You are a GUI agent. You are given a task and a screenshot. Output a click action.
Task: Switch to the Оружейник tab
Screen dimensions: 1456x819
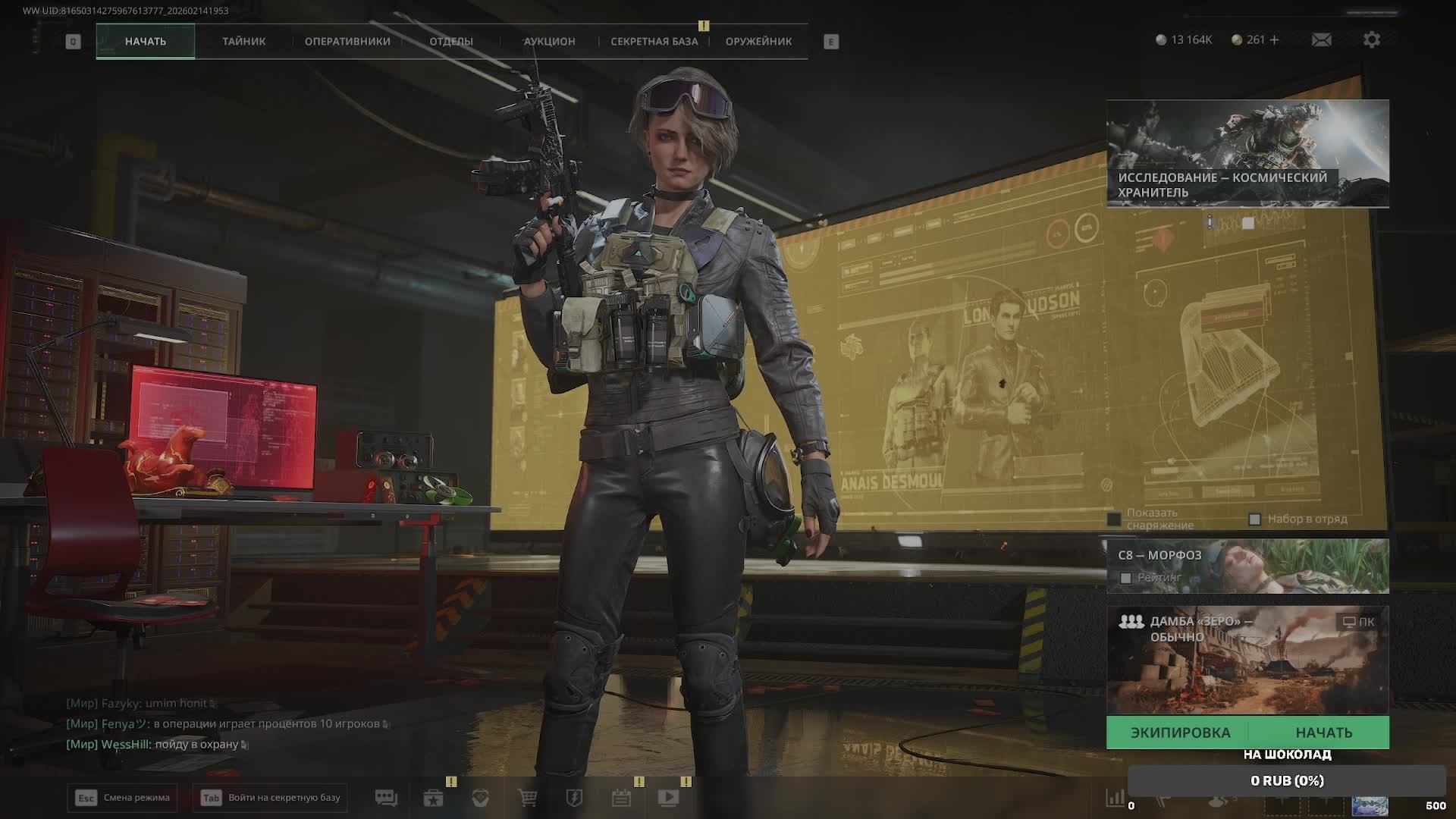(758, 42)
